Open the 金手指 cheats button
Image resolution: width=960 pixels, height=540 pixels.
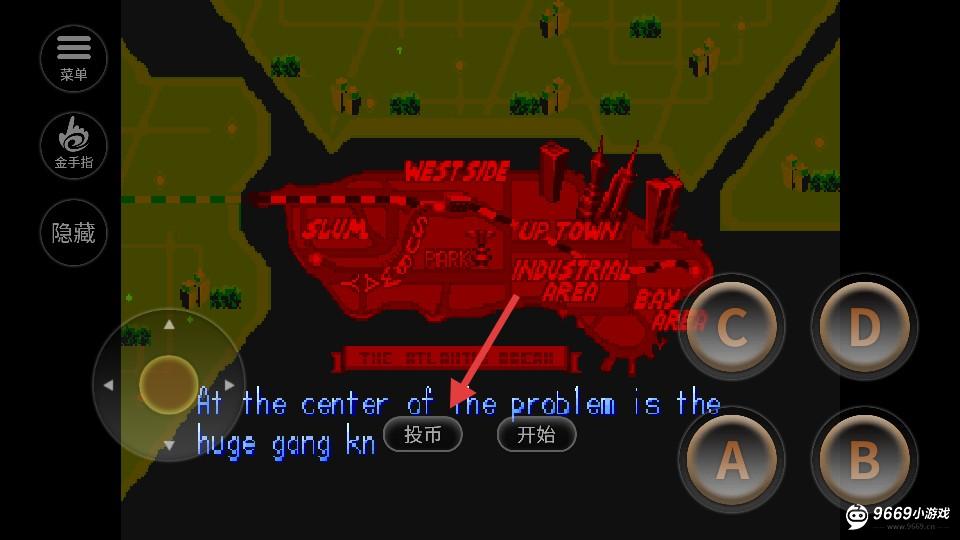pos(73,145)
